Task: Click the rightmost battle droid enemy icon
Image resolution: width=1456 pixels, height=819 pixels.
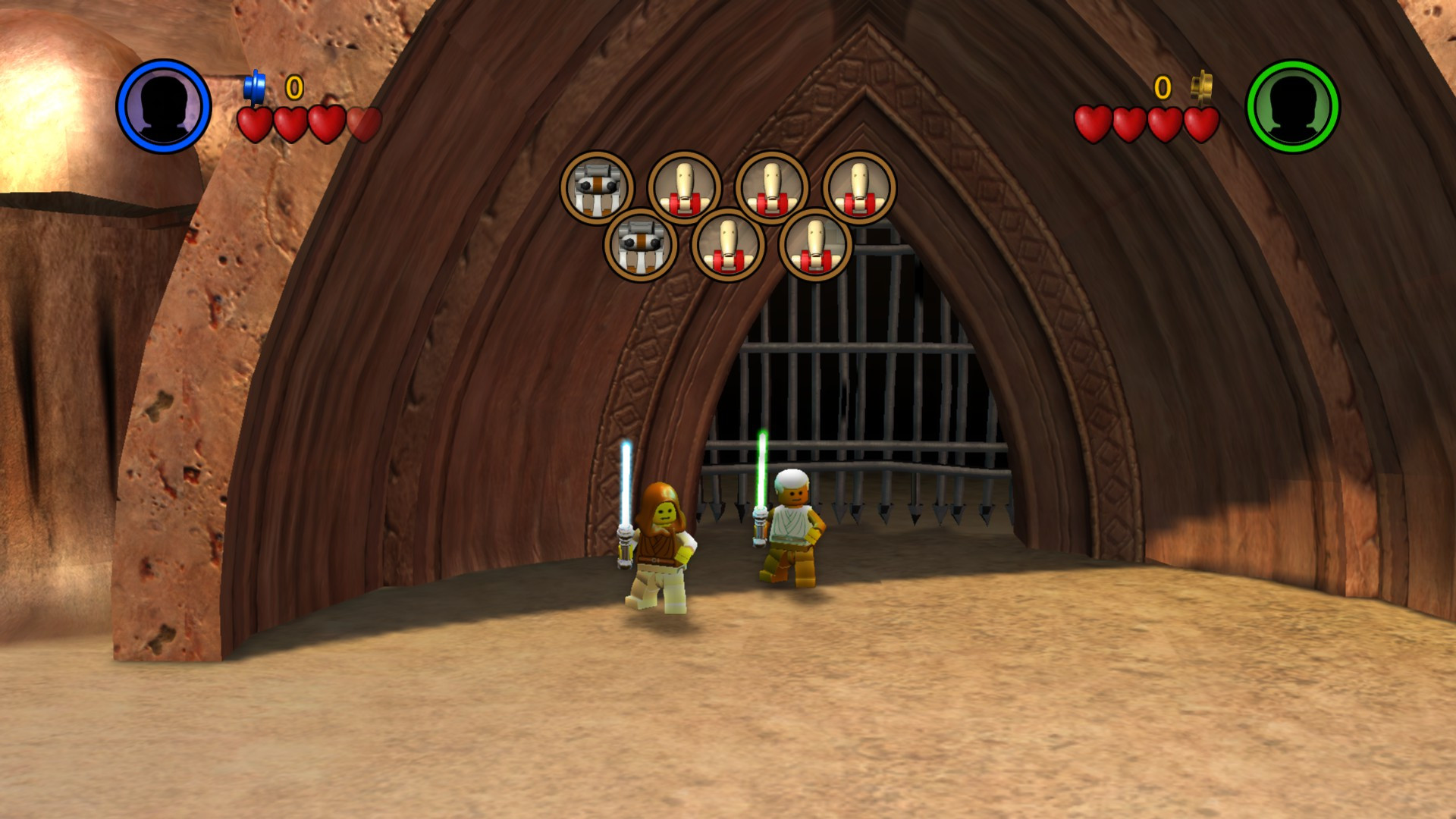Action: (861, 187)
